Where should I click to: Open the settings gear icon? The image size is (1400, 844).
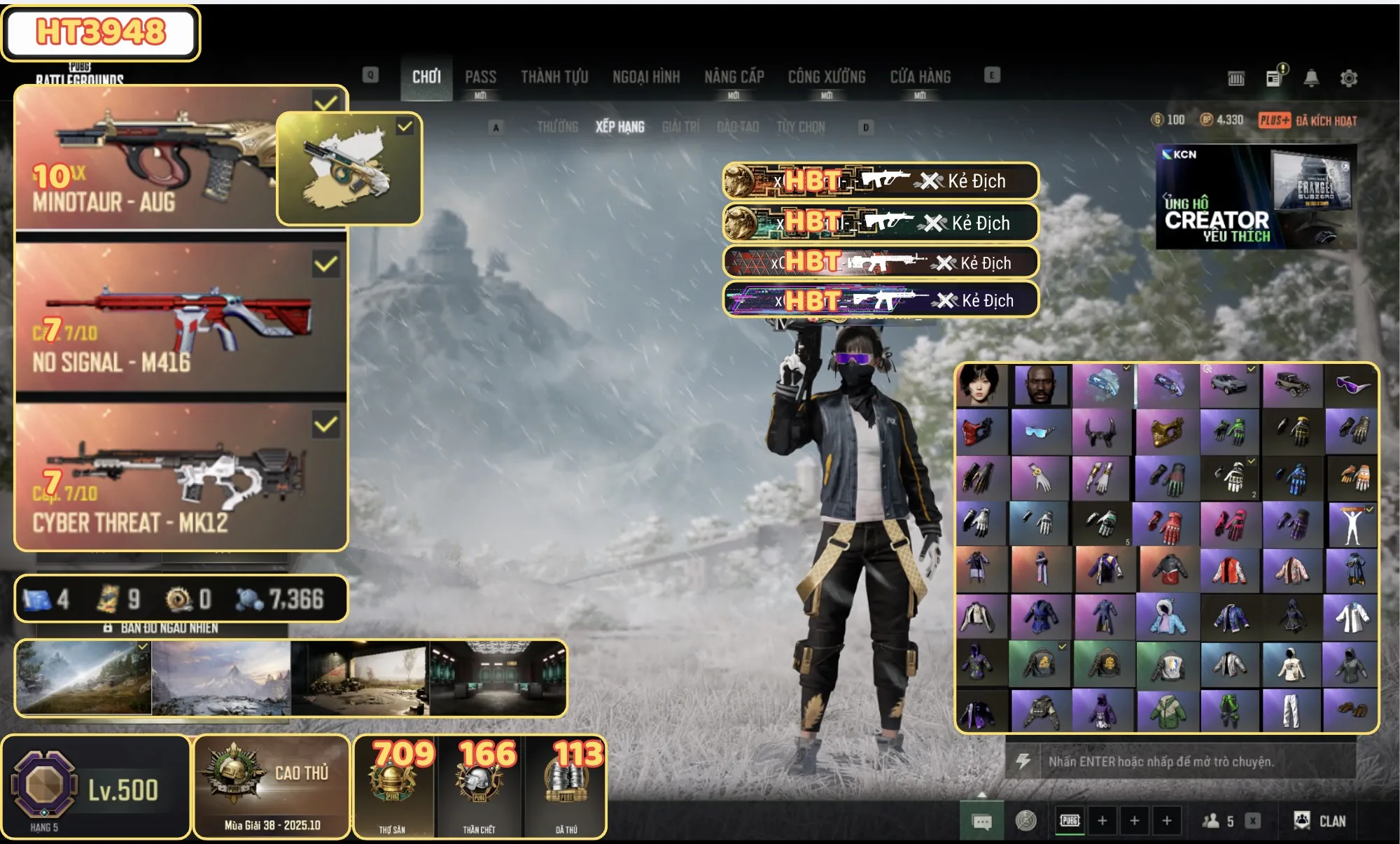click(x=1348, y=78)
